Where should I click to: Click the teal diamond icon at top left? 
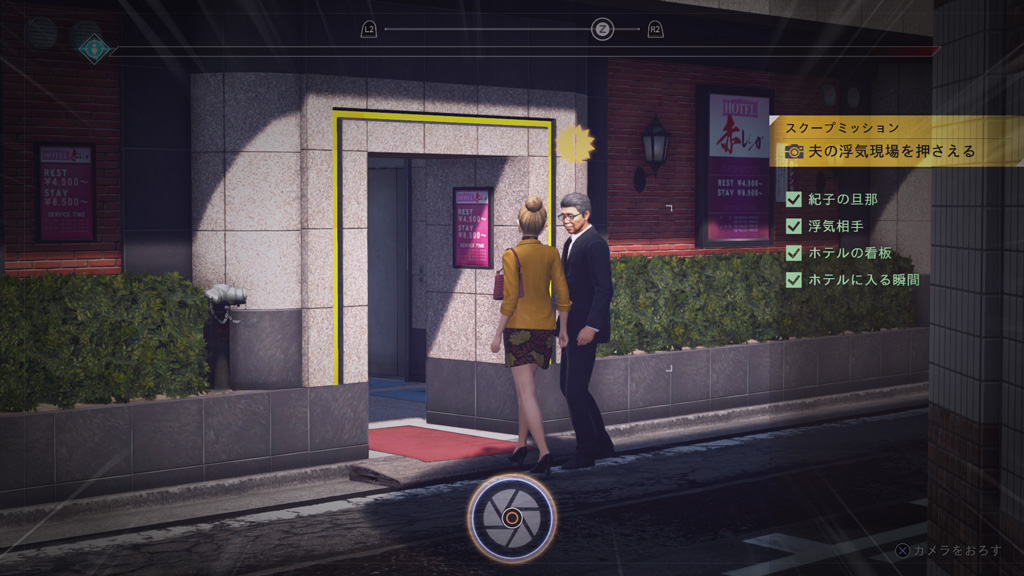tap(94, 49)
